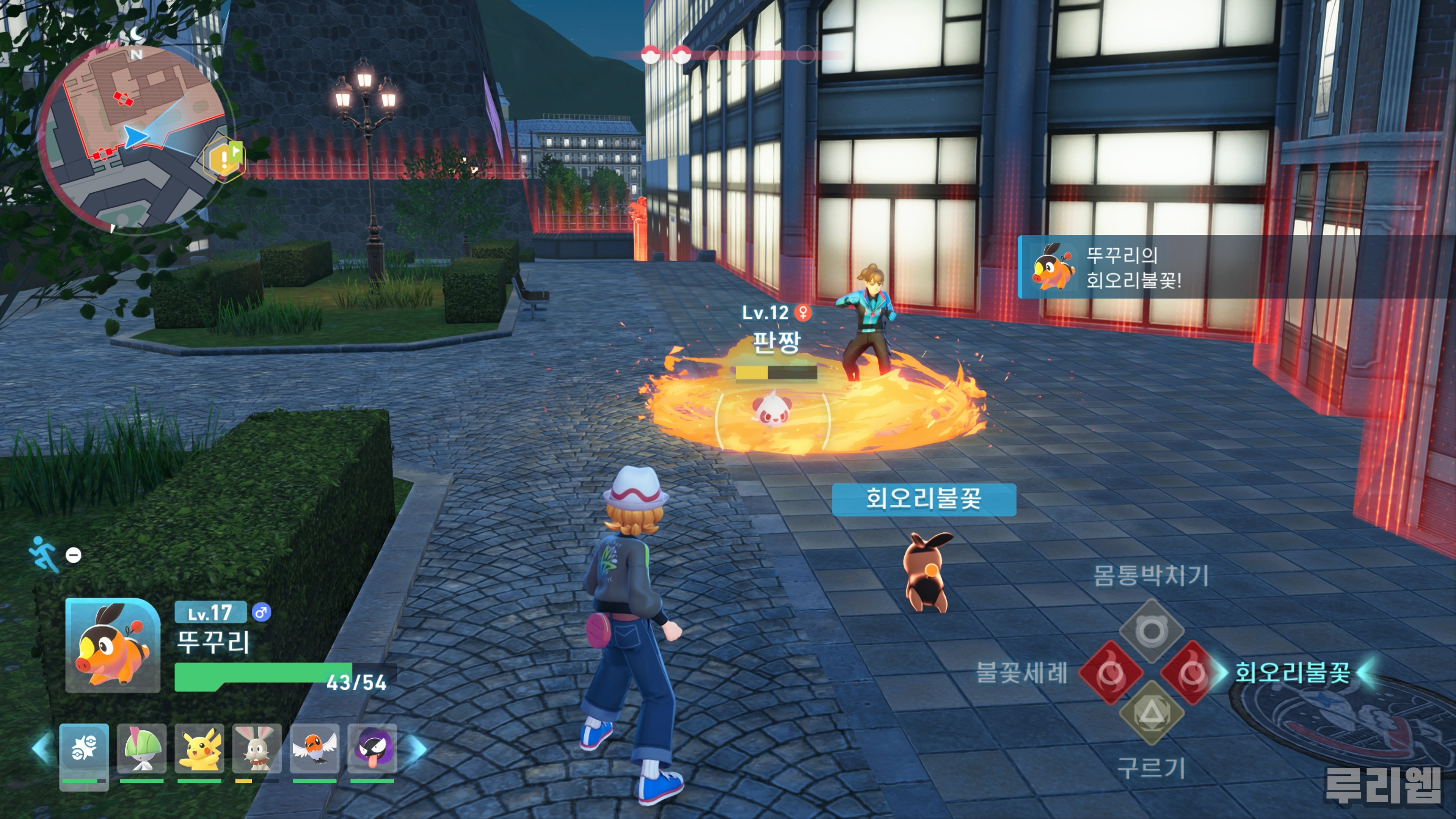The height and width of the screenshot is (819, 1456).
Task: Choose the Bunnelby party slot
Action: point(257,748)
